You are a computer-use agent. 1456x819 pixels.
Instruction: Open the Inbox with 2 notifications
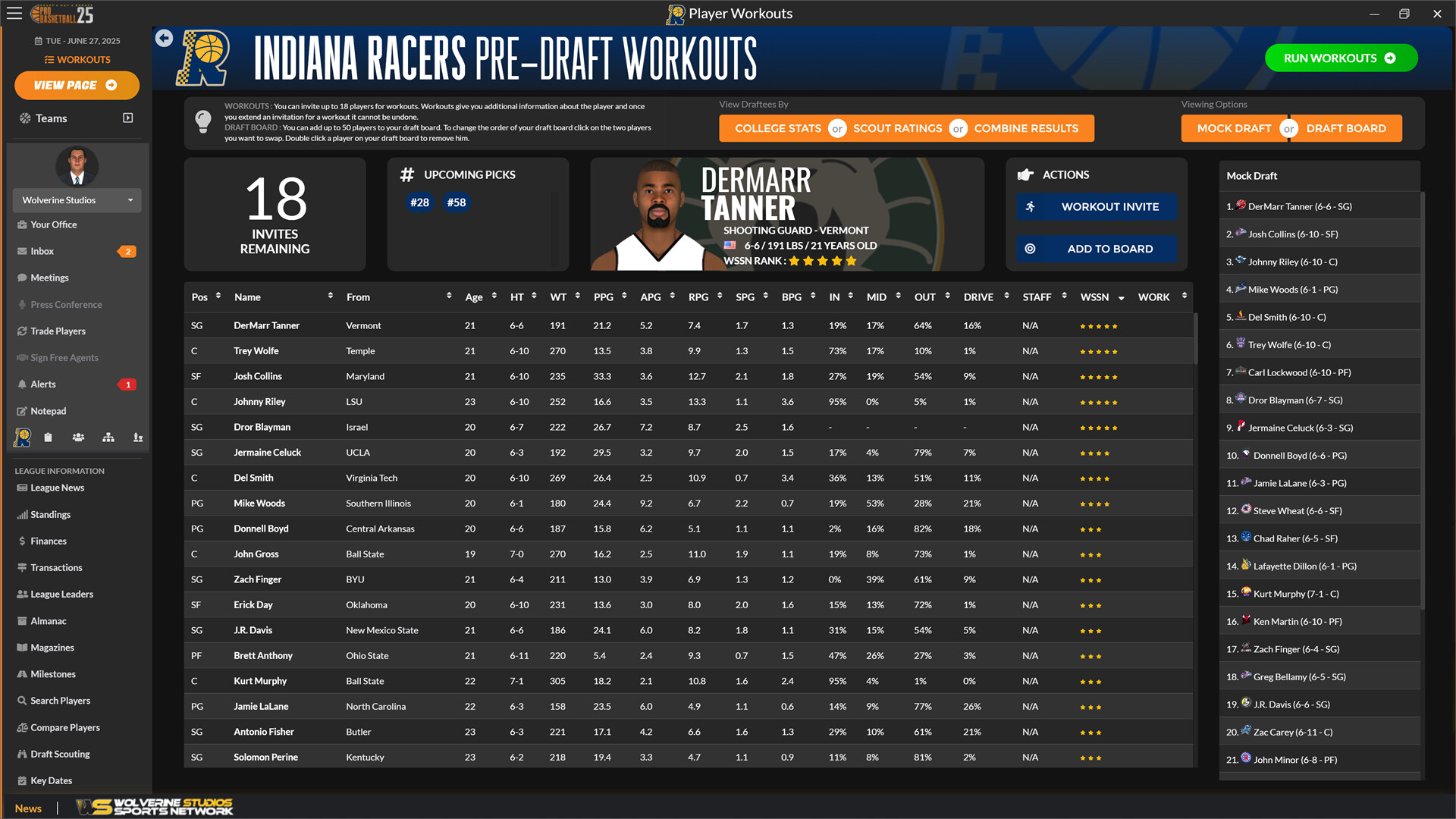tap(41, 251)
